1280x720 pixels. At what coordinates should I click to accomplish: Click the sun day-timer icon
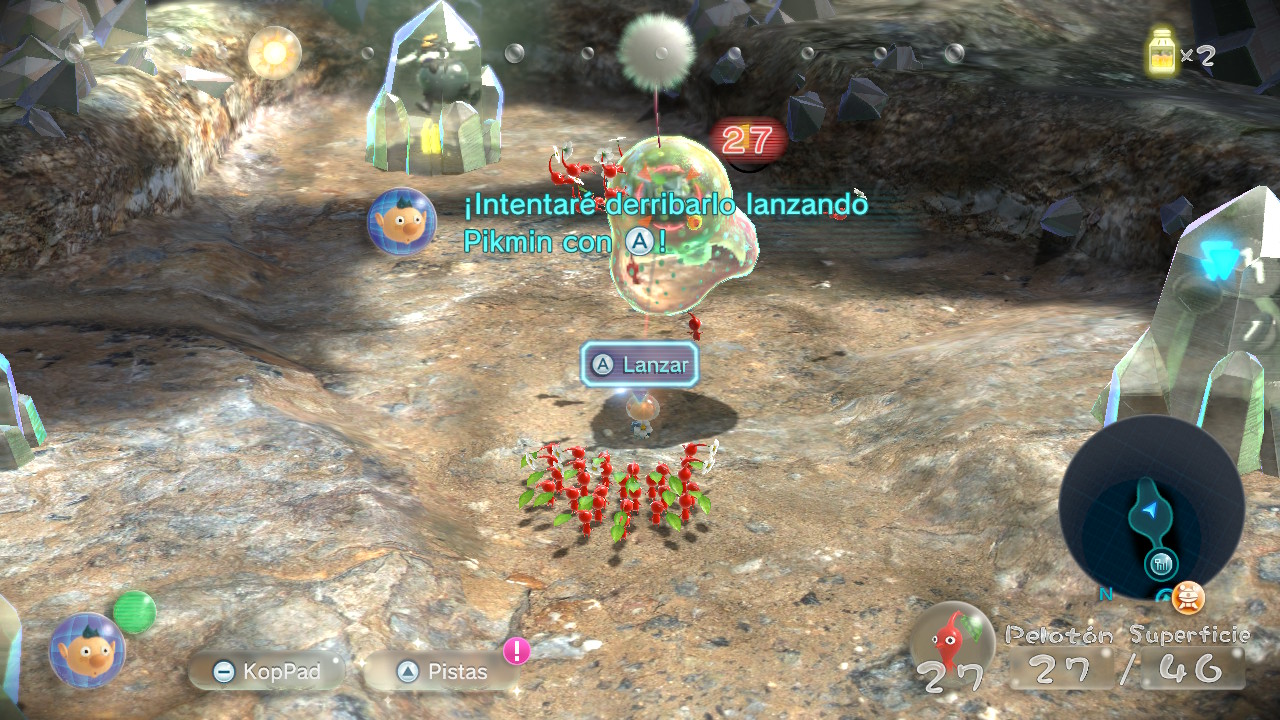274,52
